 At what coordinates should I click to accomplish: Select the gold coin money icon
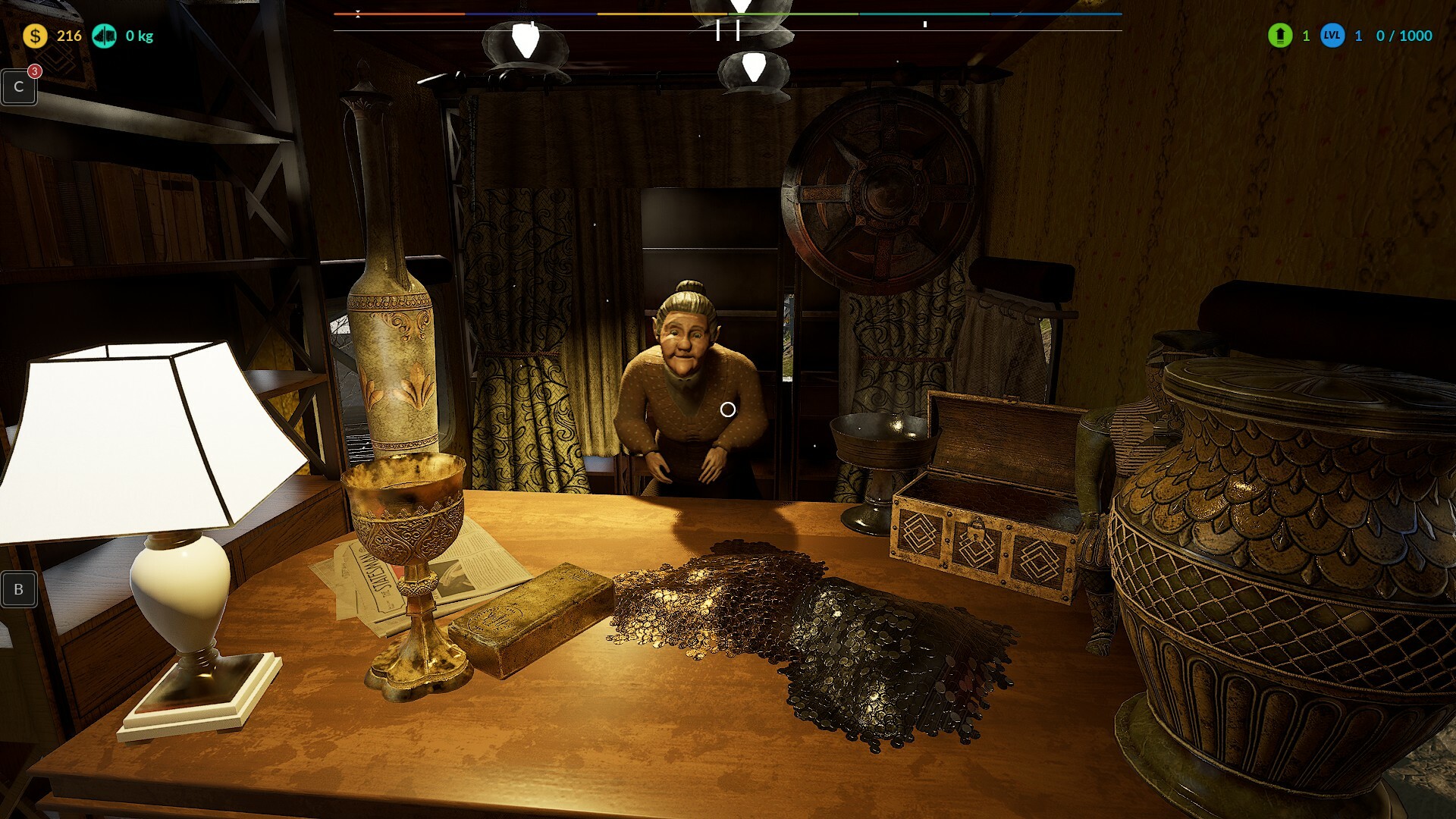coord(35,36)
